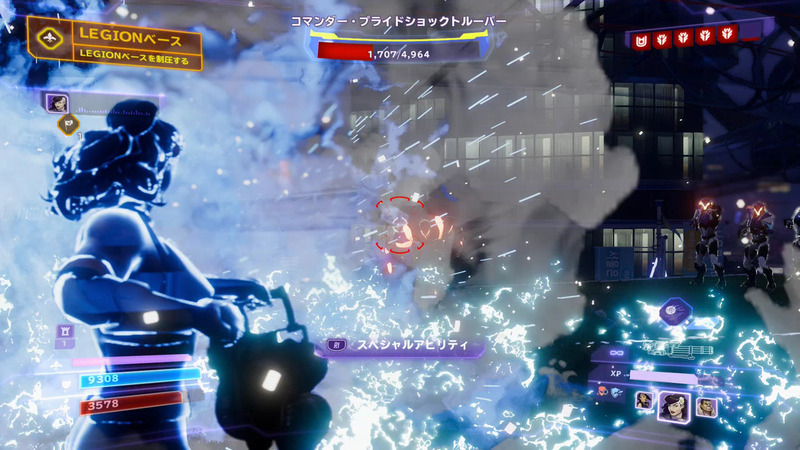Select the スペシャルアビリティ prompt label
Image resolution: width=800 pixels, height=450 pixels.
pyautogui.click(x=405, y=346)
